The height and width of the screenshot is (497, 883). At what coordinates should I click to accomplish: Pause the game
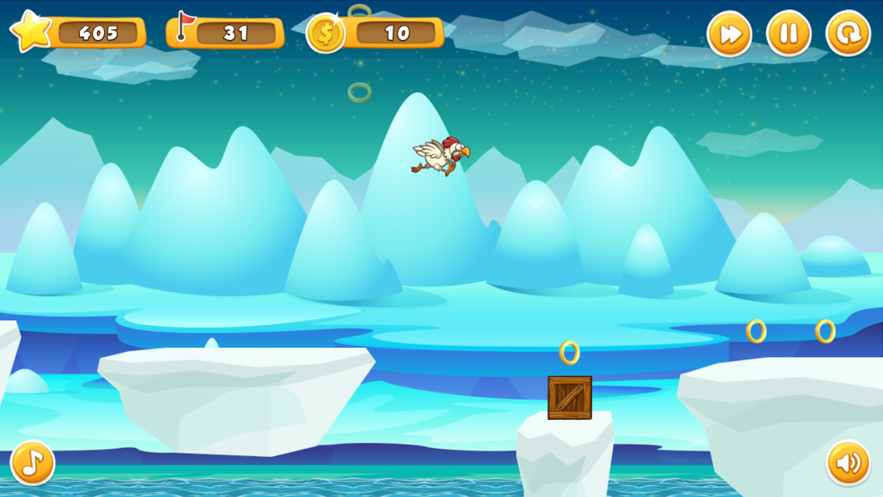(788, 34)
